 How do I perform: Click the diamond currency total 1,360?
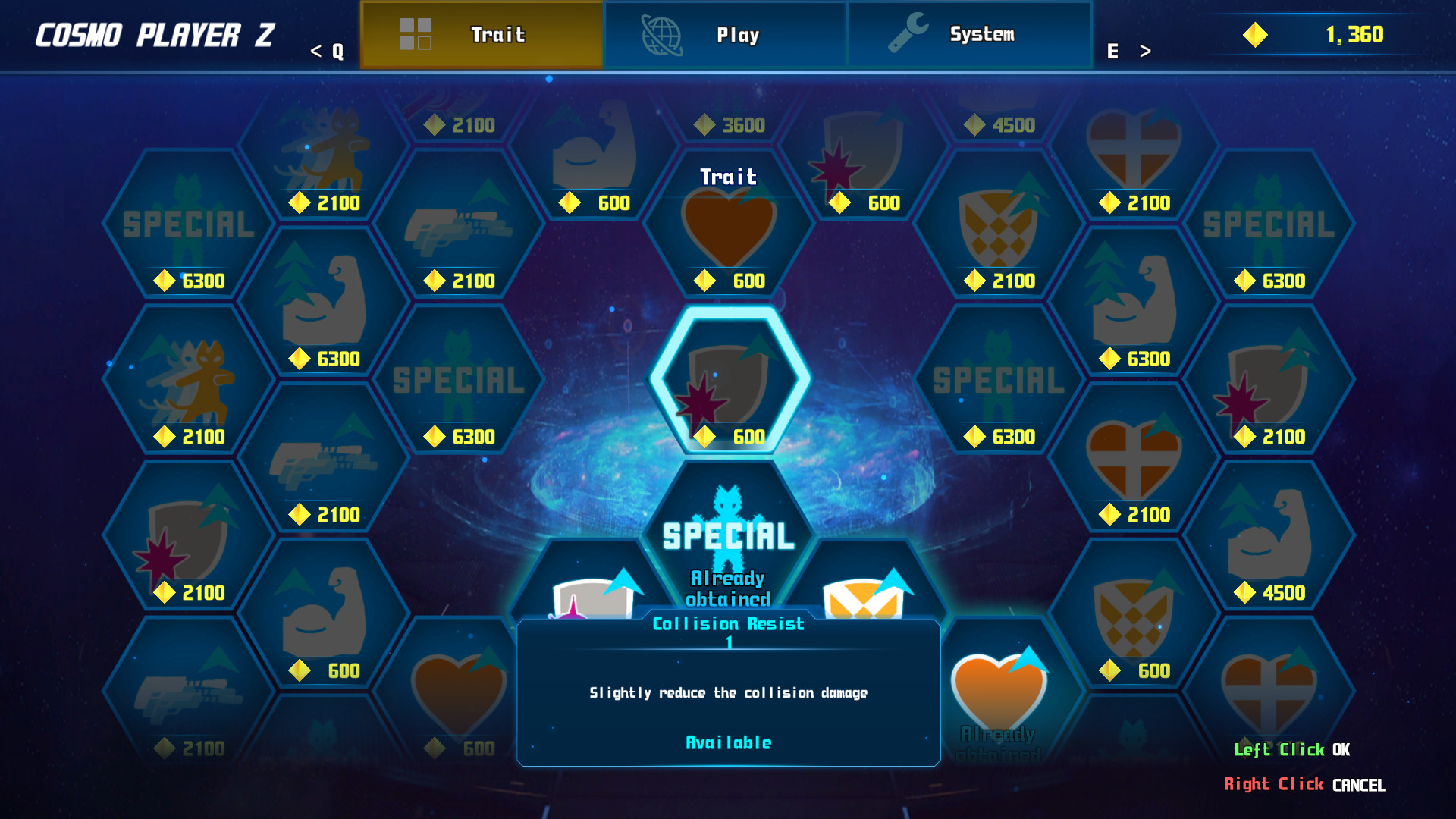pos(1354,34)
